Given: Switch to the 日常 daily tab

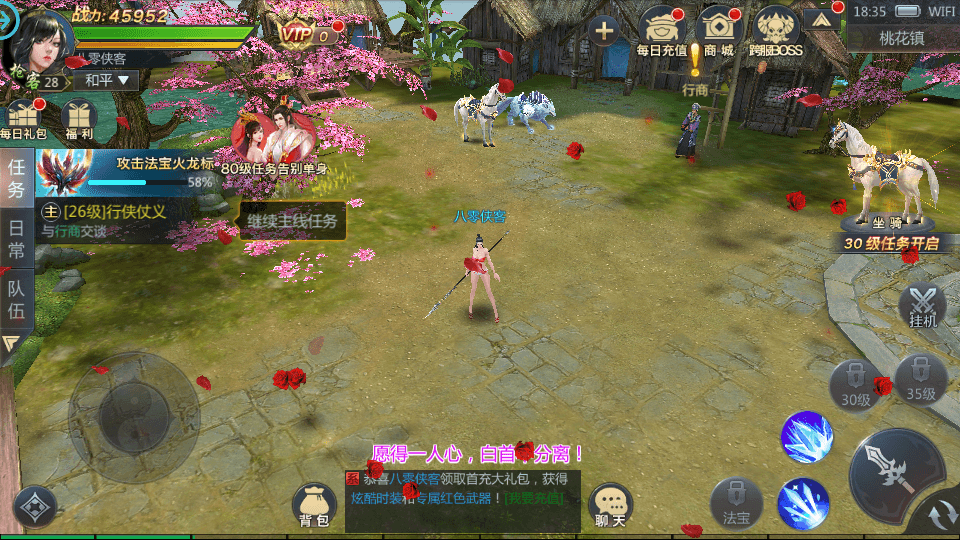Looking at the screenshot, I should tap(17, 240).
